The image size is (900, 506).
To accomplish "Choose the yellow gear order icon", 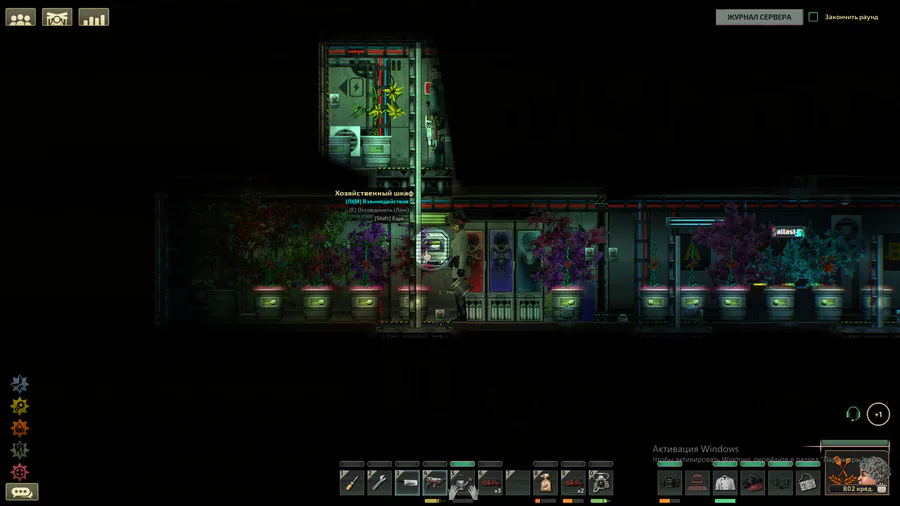I will pos(20,406).
